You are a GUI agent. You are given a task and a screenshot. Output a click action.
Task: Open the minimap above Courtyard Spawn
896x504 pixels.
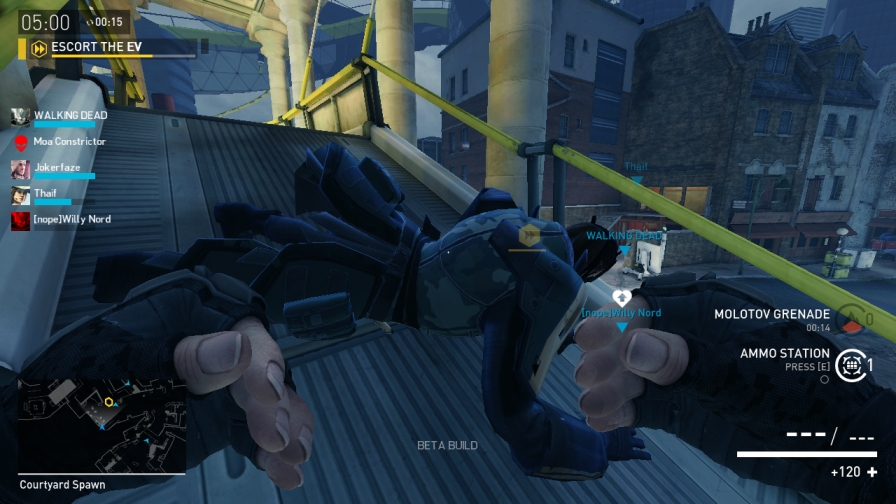pyautogui.click(x=101, y=423)
